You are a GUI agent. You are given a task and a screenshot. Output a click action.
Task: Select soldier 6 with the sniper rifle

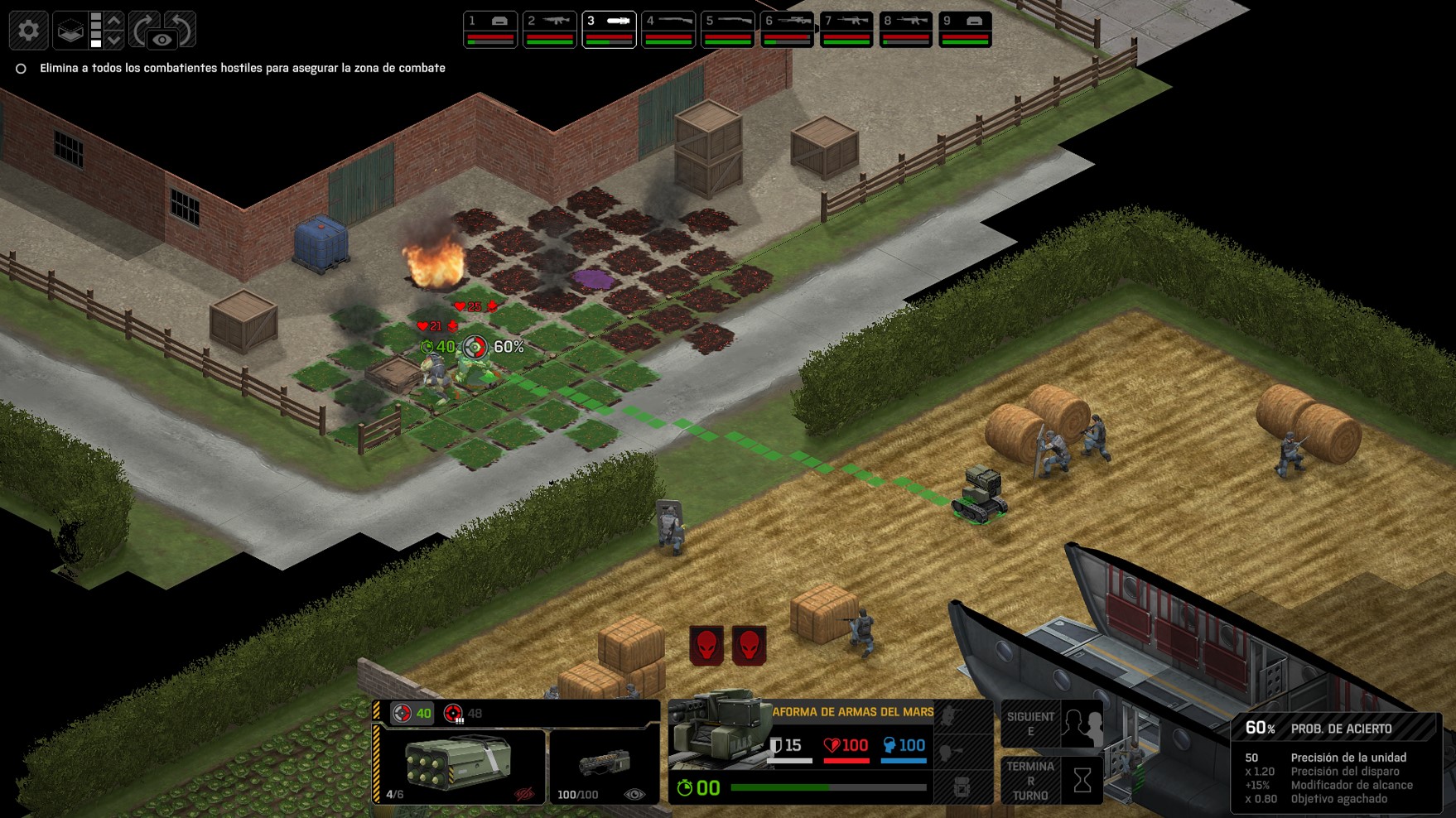[788, 29]
